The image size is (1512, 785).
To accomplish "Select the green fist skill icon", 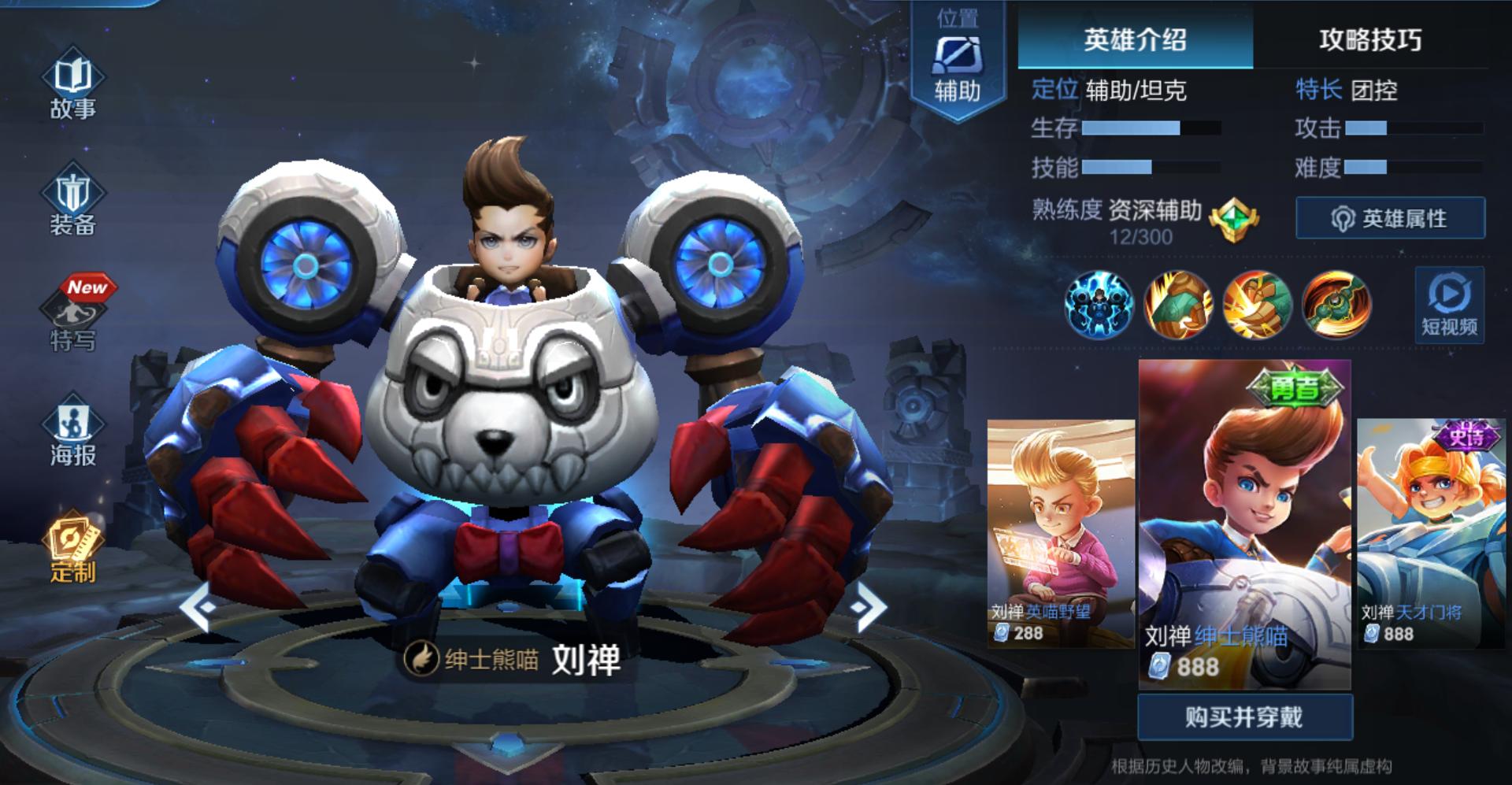I will pos(1177,305).
